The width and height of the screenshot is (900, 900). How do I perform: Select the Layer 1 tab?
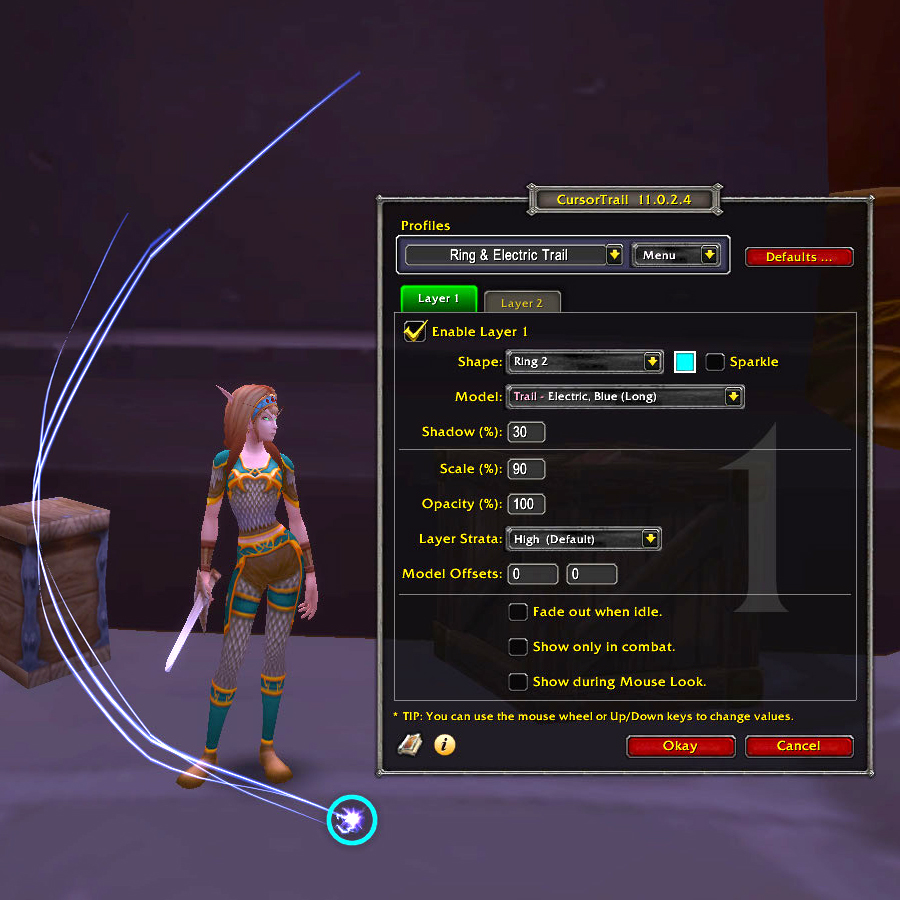tap(439, 299)
